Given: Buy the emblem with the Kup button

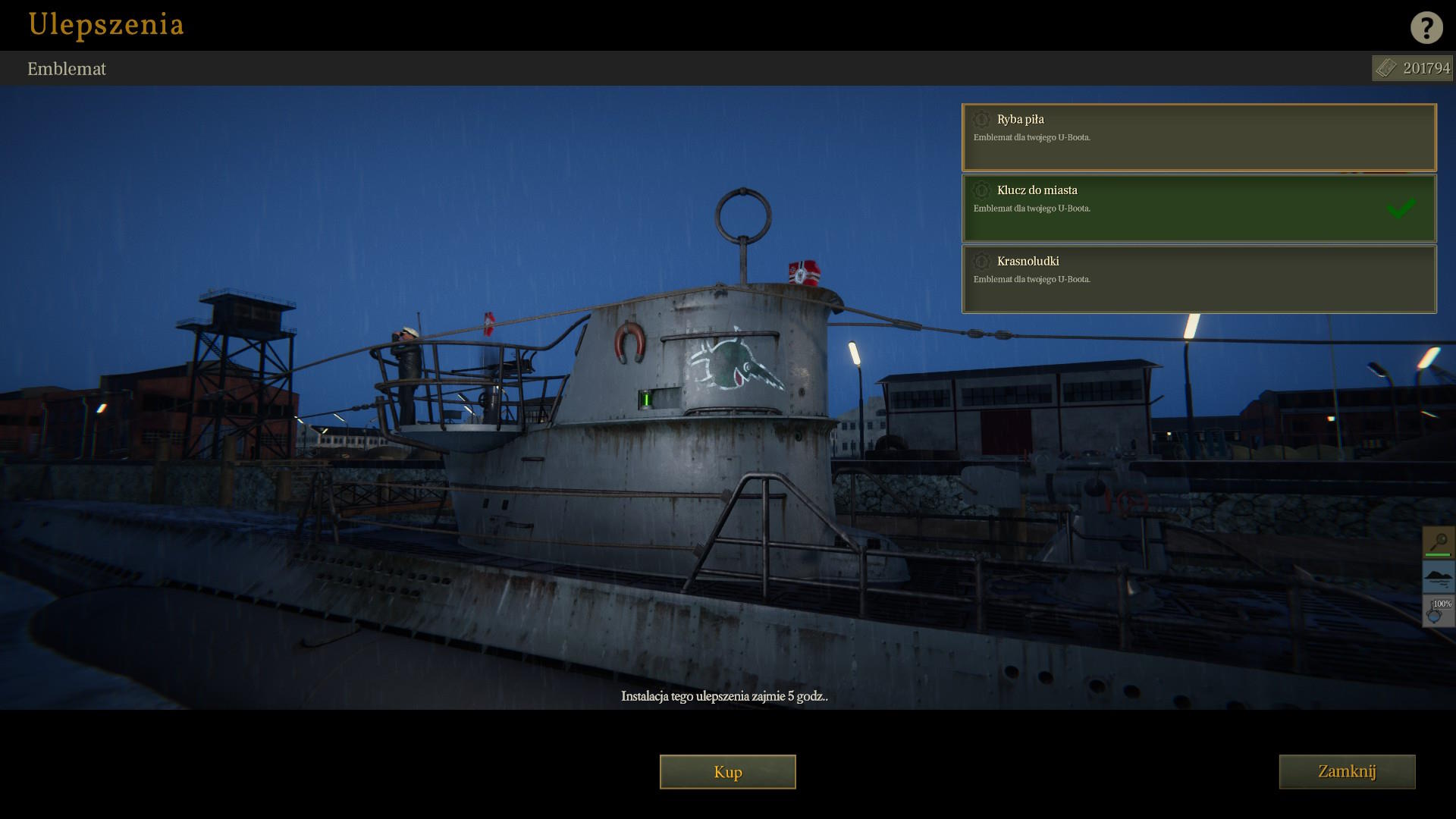Looking at the screenshot, I should [x=727, y=772].
